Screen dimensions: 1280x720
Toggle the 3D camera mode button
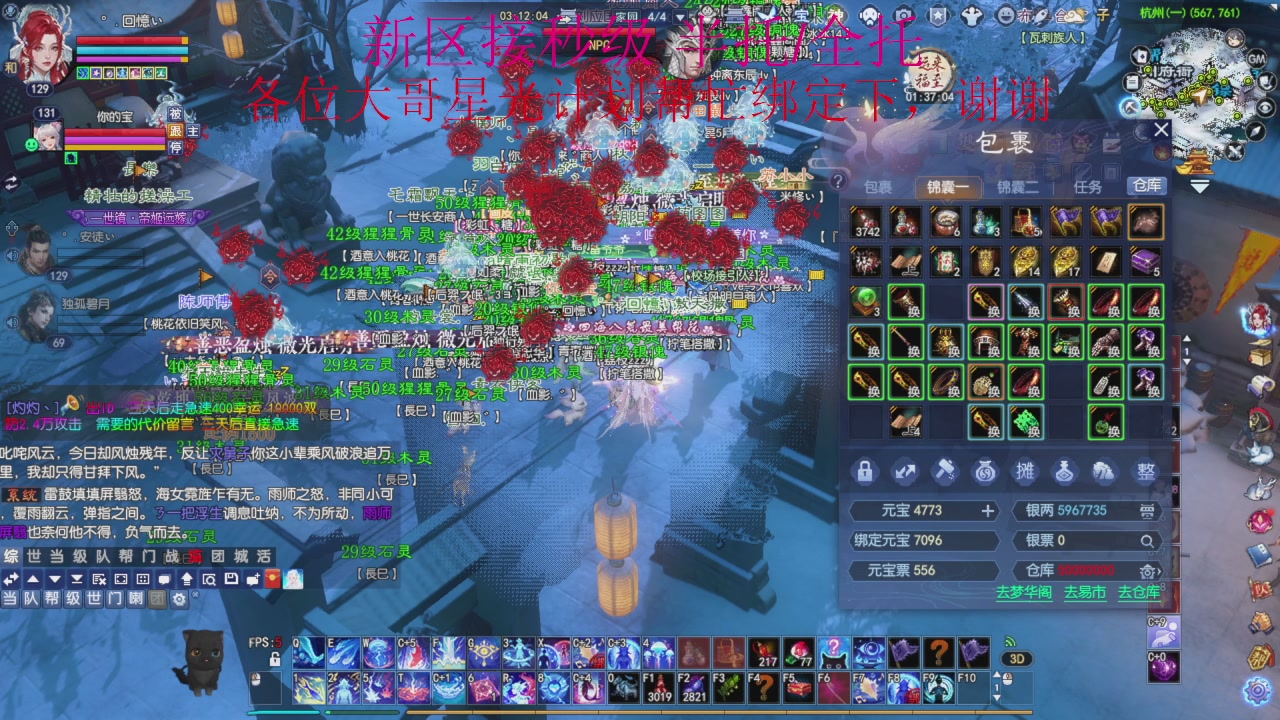pos(1017,658)
